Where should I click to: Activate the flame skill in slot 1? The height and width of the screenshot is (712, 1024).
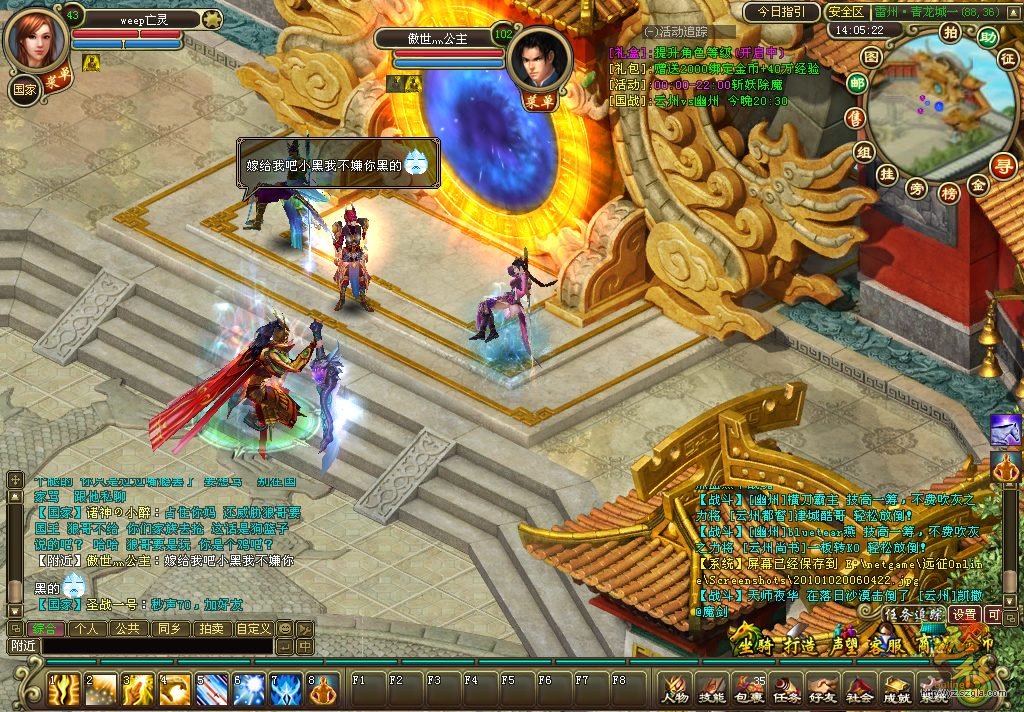65,689
